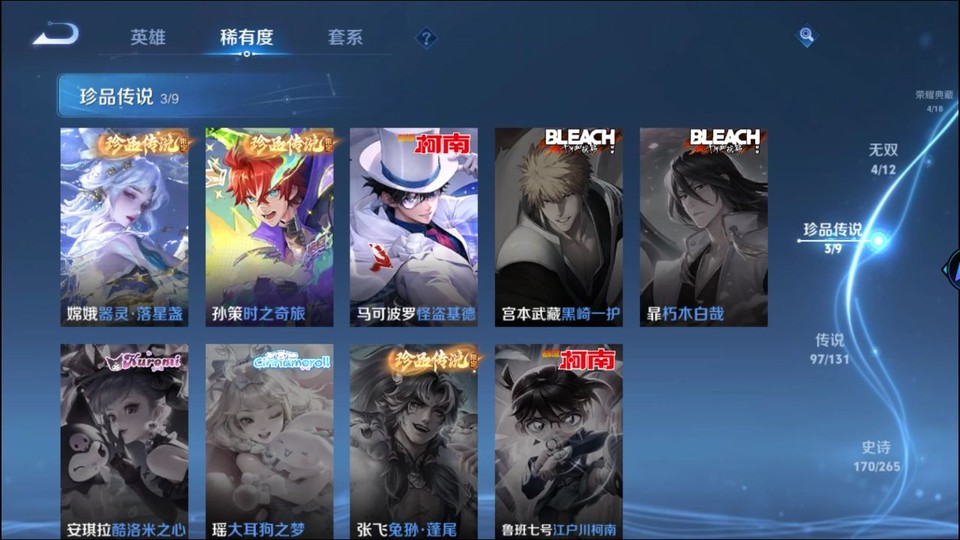Image resolution: width=960 pixels, height=540 pixels.
Task: Choose 瑶 大耳狗之梦 skin card
Action: pyautogui.click(x=269, y=442)
